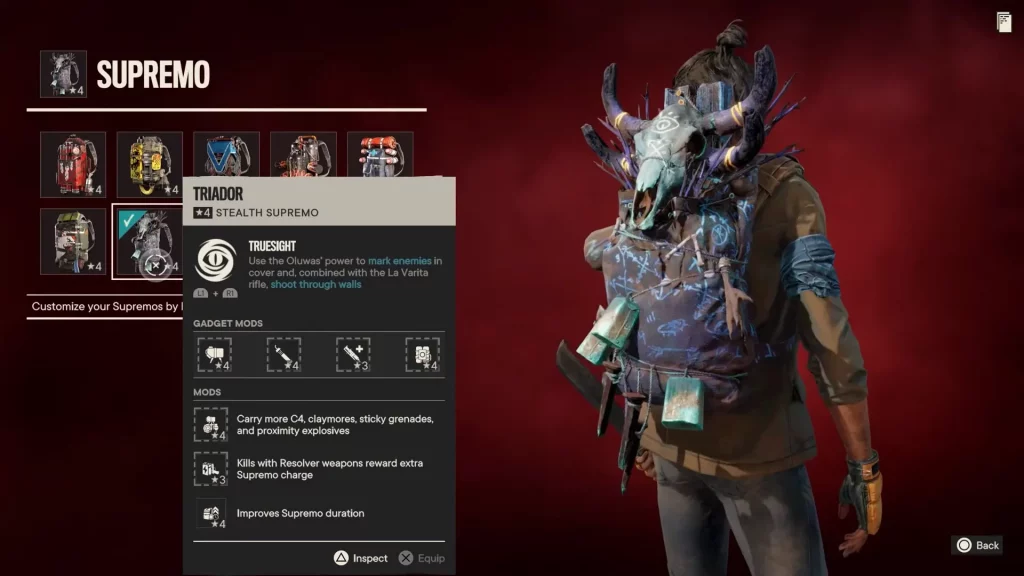The height and width of the screenshot is (576, 1024).
Task: Select the equipped Triador Supremo tile
Action: (x=148, y=241)
